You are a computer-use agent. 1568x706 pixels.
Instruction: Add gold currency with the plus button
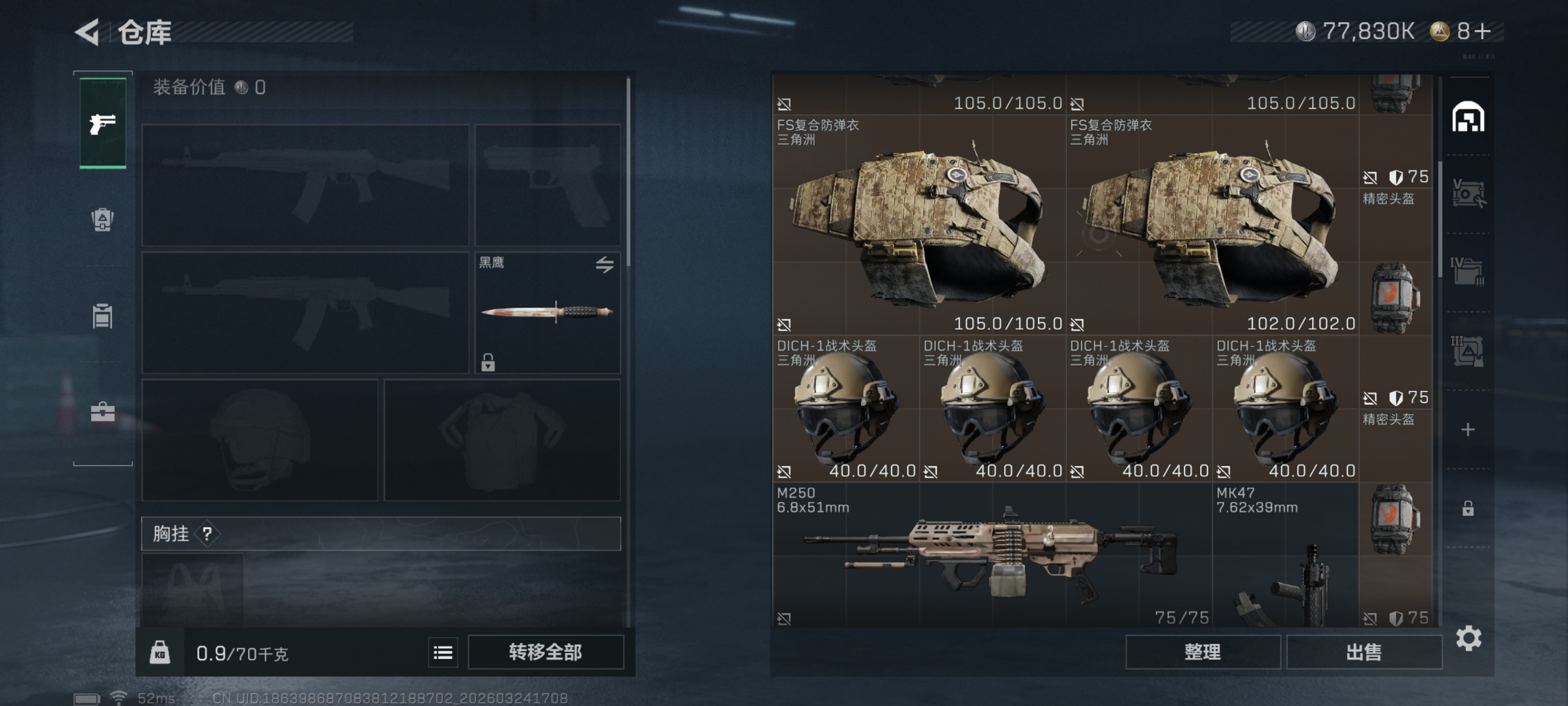point(1483,31)
